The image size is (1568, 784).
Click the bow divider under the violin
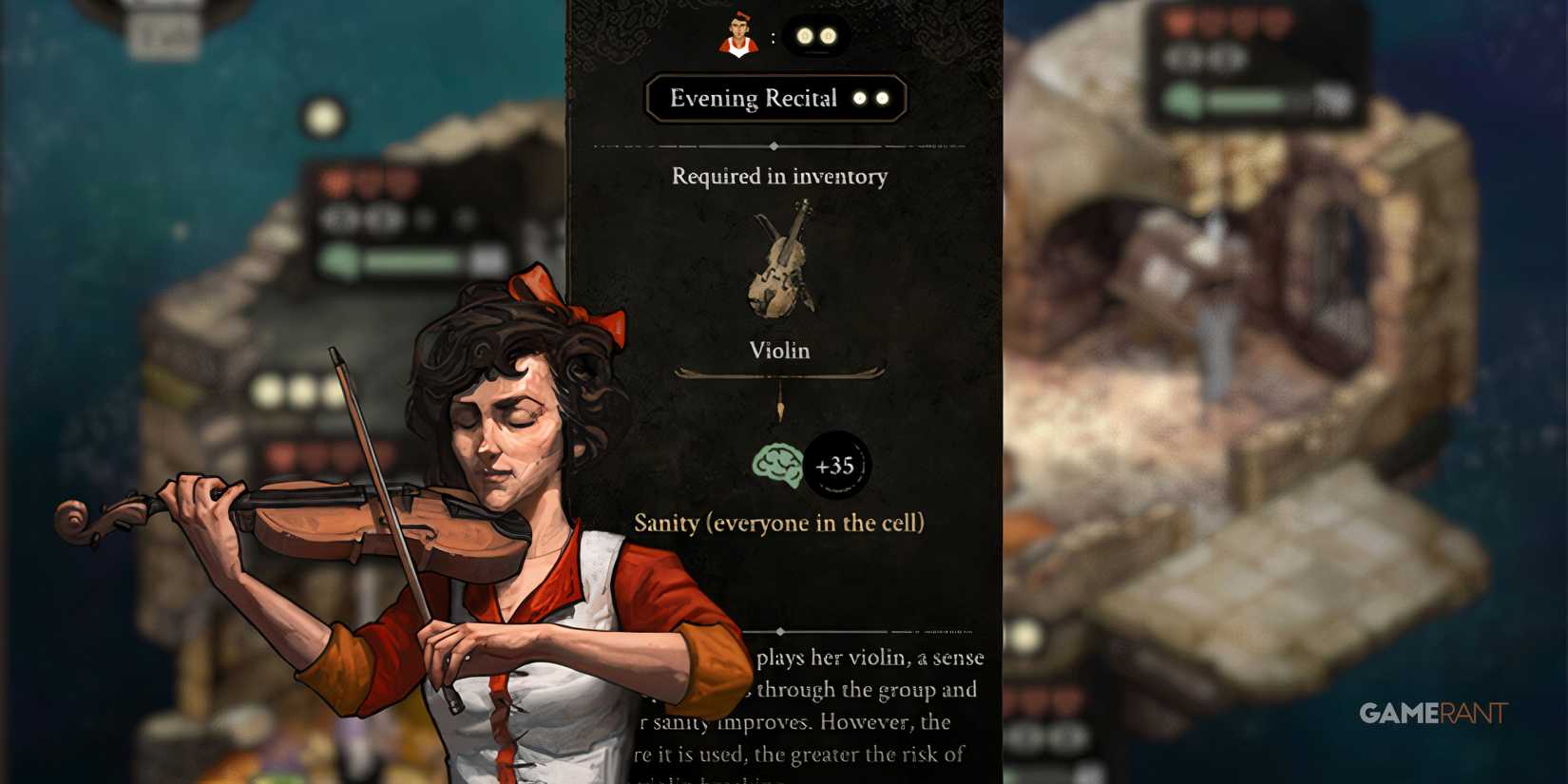point(779,373)
